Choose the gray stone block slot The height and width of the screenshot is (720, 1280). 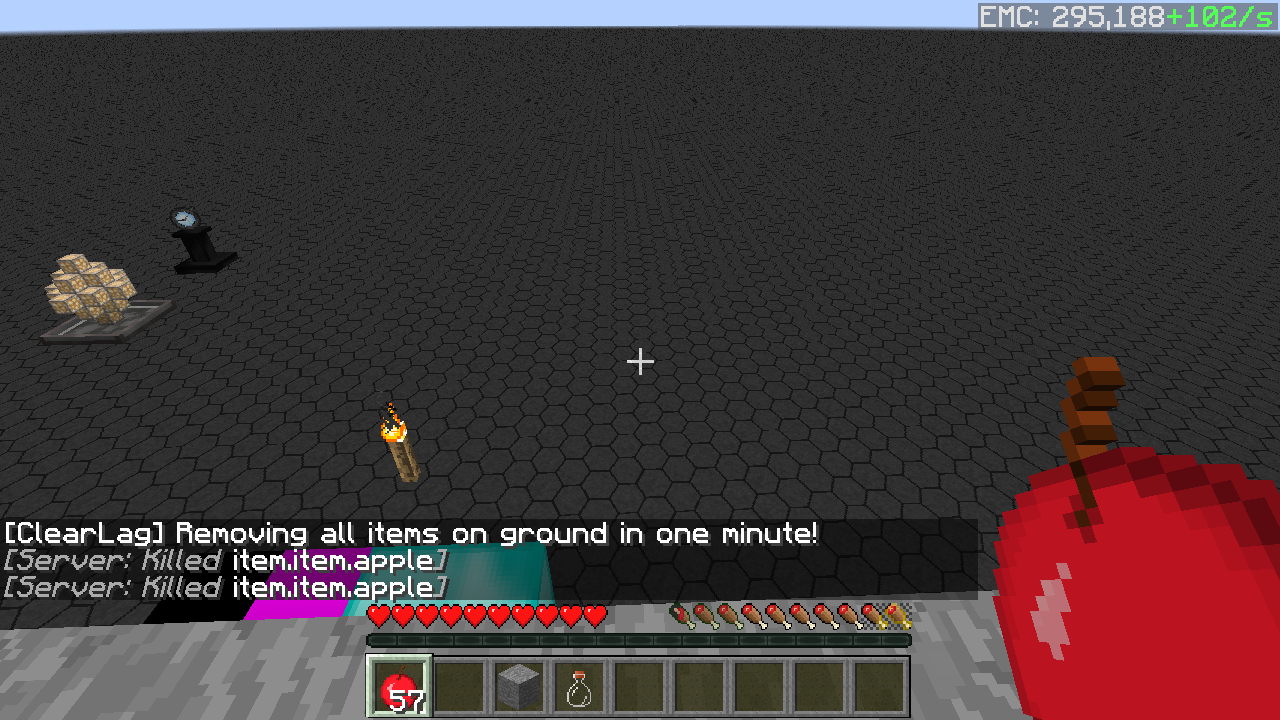pyautogui.click(x=519, y=686)
